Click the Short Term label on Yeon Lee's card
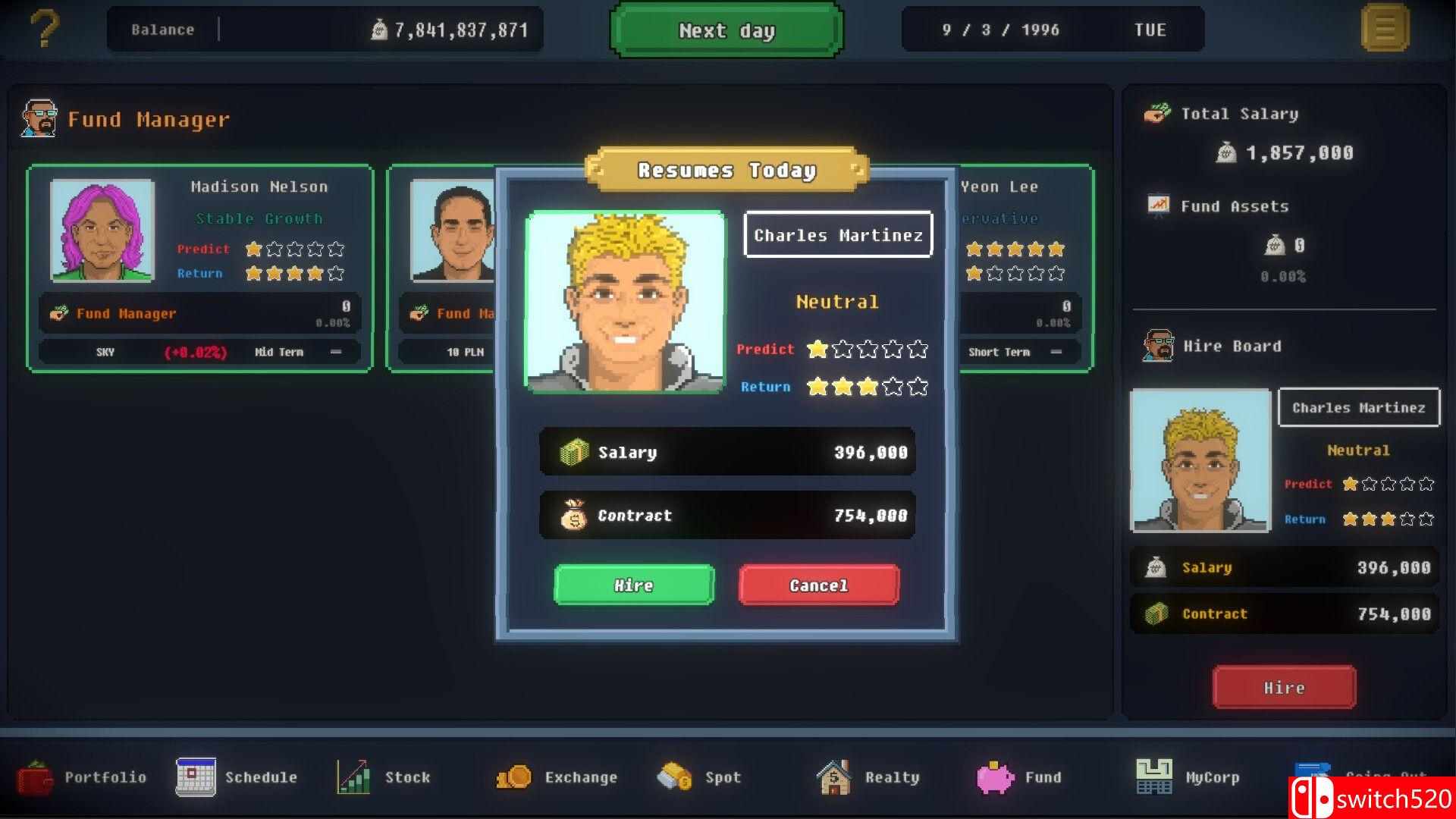The width and height of the screenshot is (1456, 819). pos(999,351)
